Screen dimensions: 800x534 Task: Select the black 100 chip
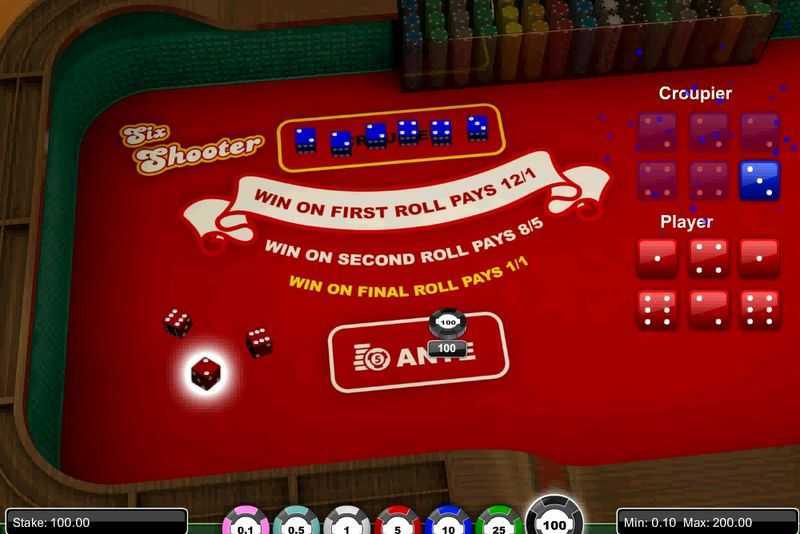click(x=554, y=518)
